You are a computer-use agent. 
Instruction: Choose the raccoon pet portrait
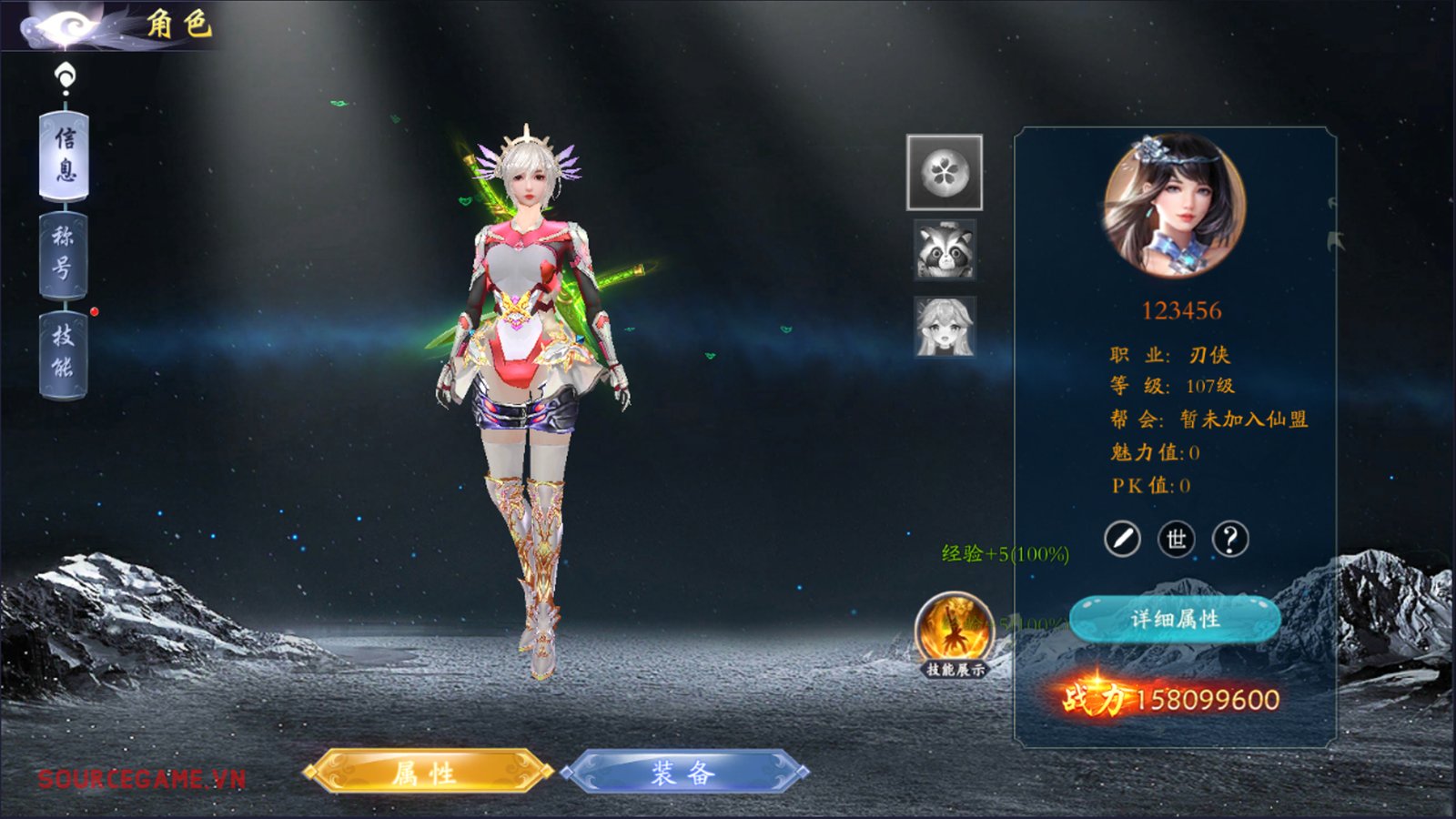(945, 249)
